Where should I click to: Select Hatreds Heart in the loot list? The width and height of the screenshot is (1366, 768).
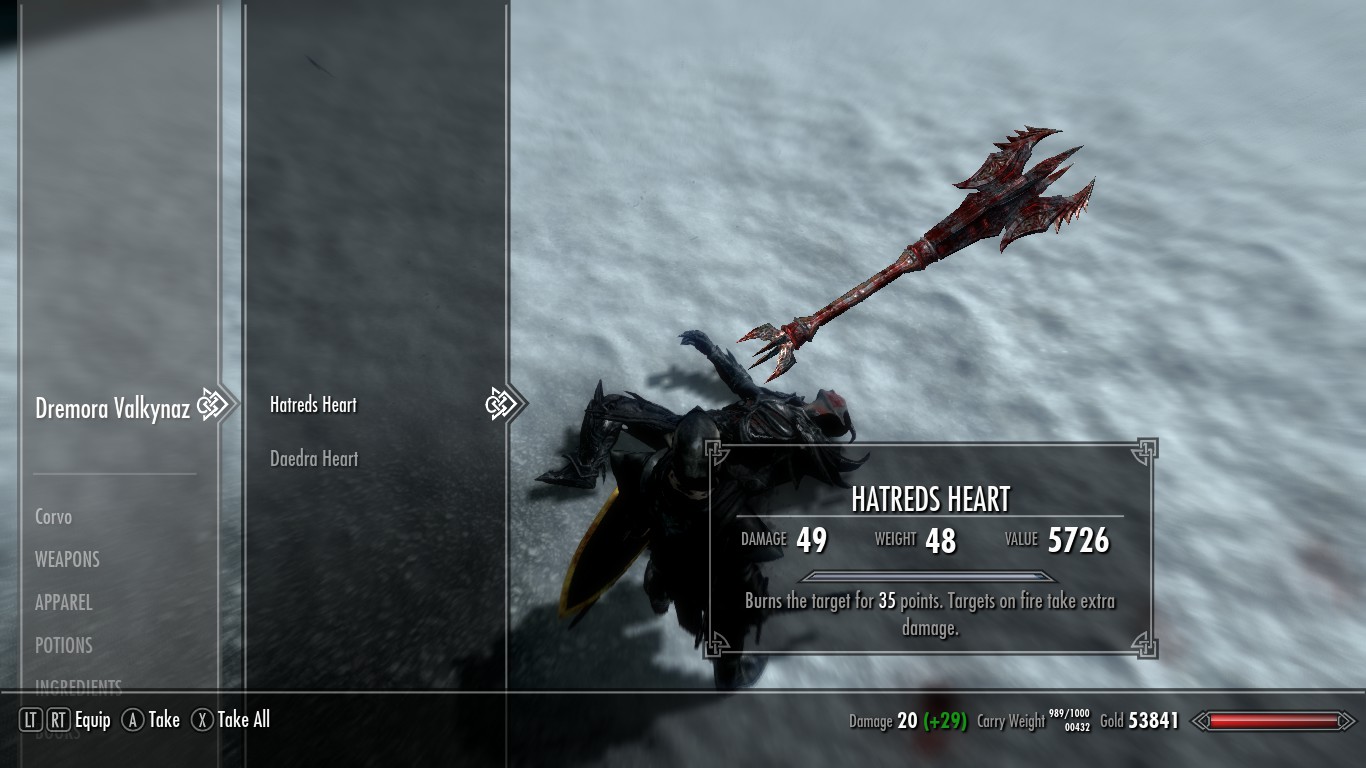coord(313,405)
